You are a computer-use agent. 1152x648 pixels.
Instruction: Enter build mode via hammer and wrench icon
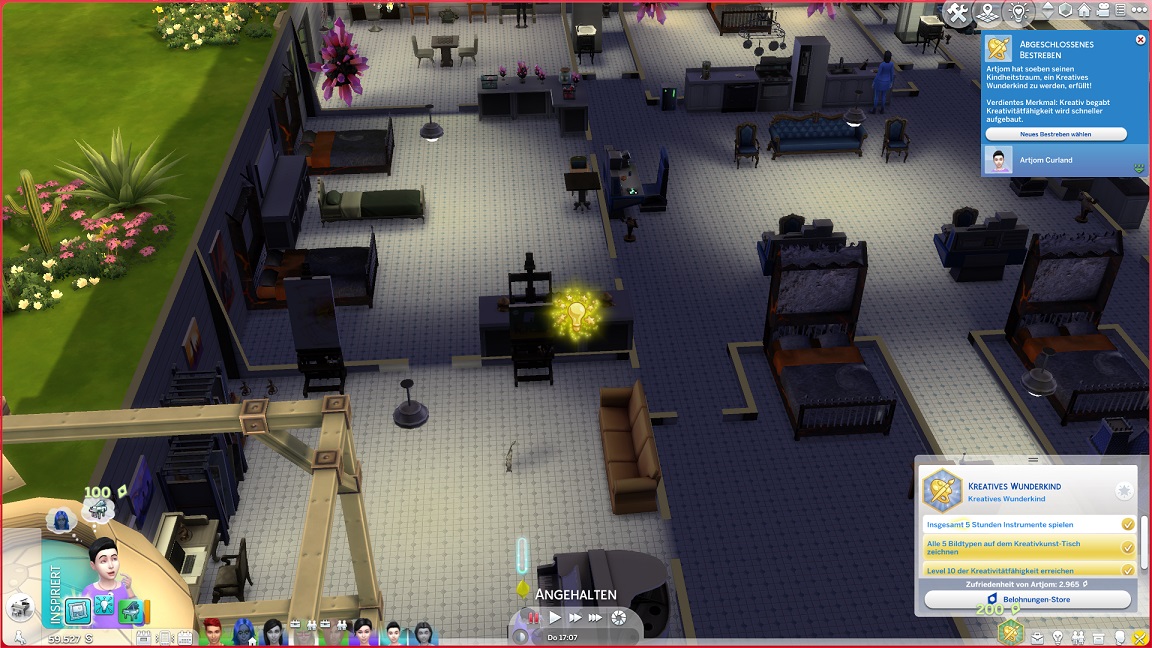(x=958, y=12)
